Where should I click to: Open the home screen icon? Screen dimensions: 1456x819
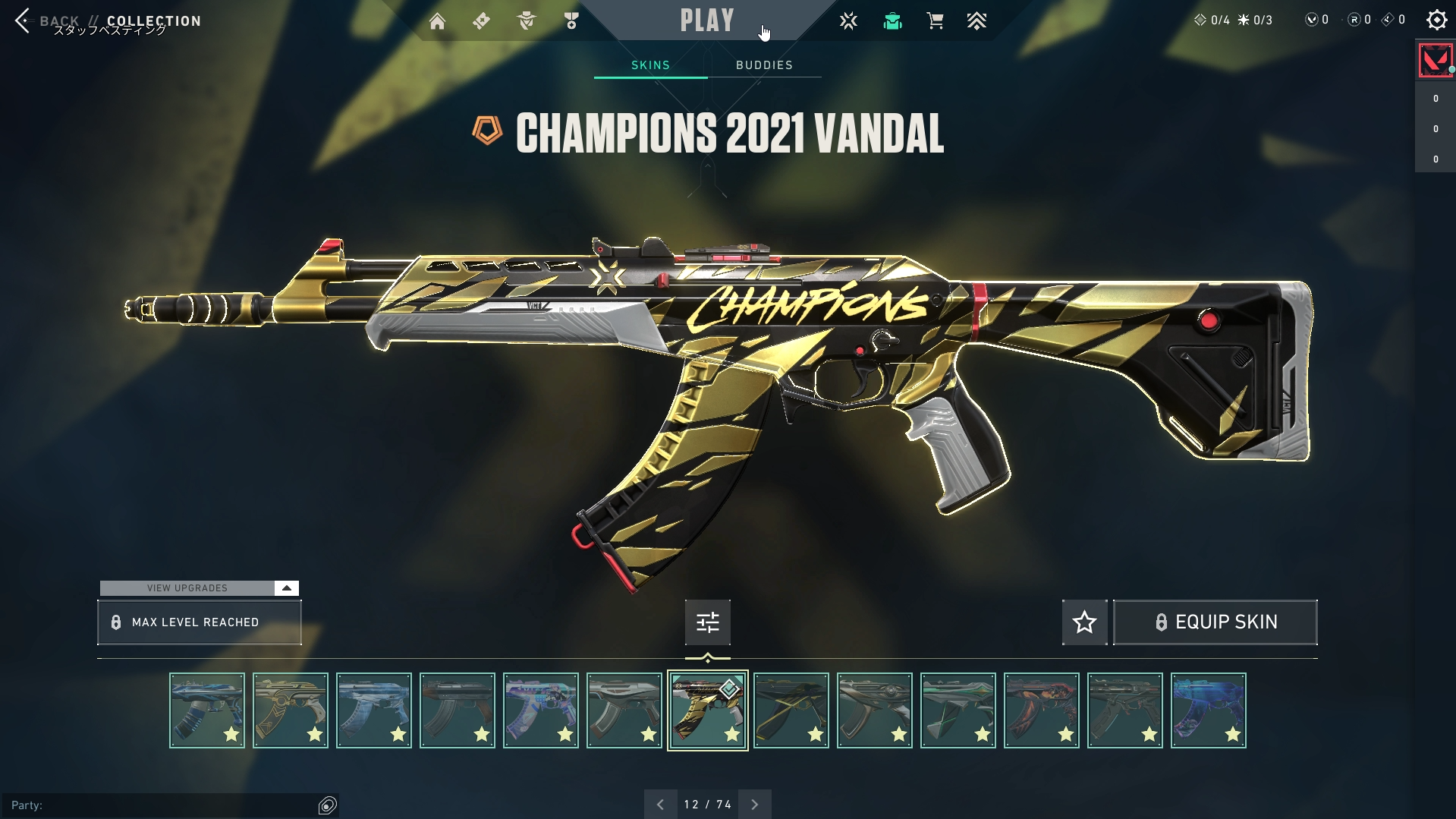coord(437,21)
